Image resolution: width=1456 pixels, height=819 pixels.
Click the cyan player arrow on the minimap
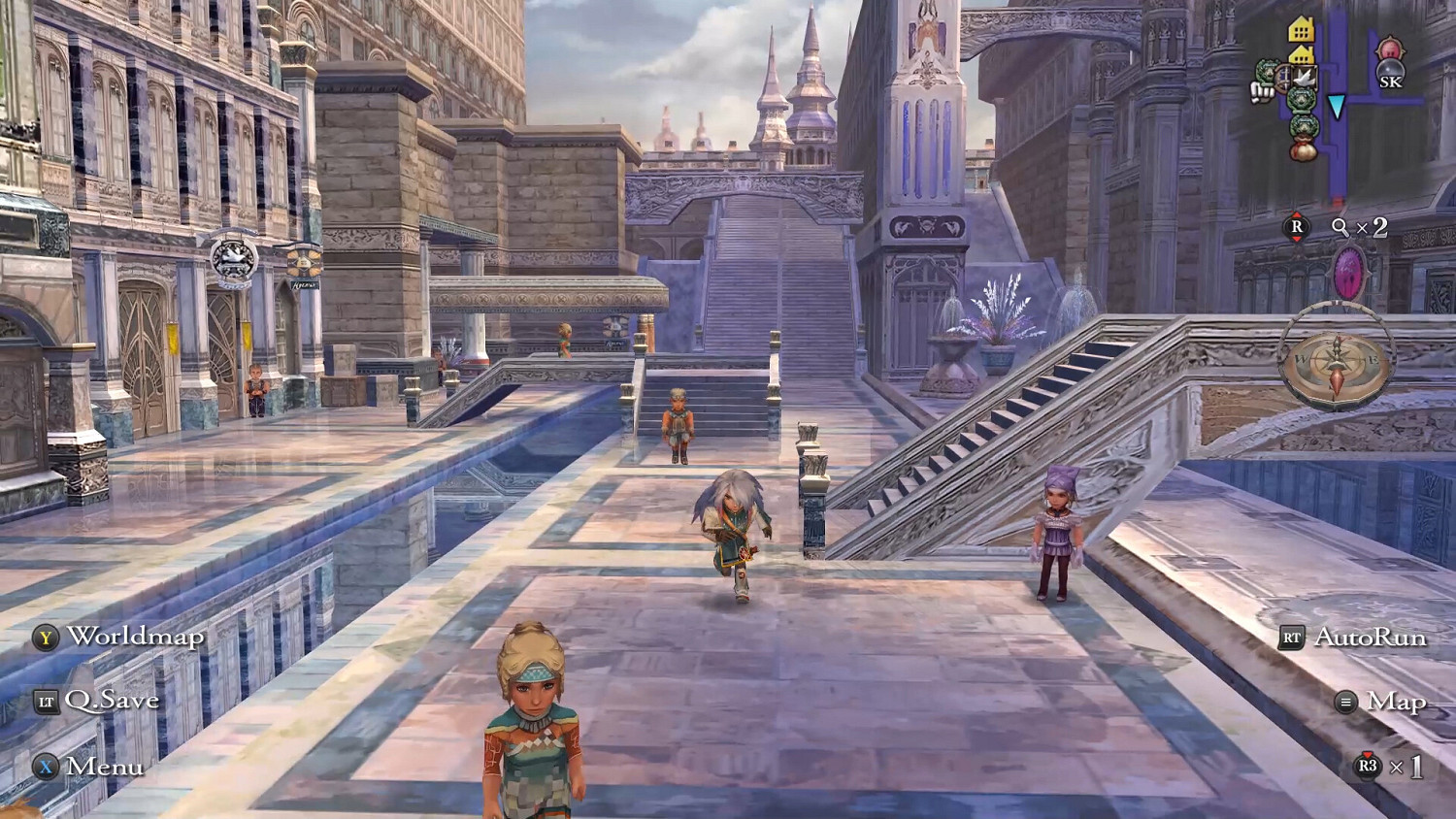pyautogui.click(x=1337, y=104)
